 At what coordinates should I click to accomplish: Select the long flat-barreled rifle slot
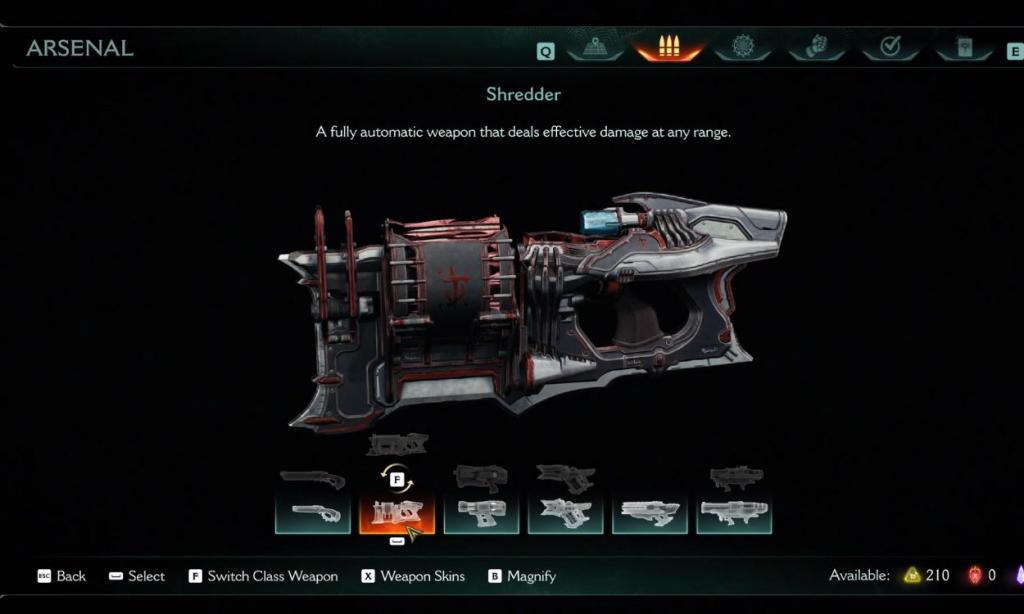tap(649, 514)
